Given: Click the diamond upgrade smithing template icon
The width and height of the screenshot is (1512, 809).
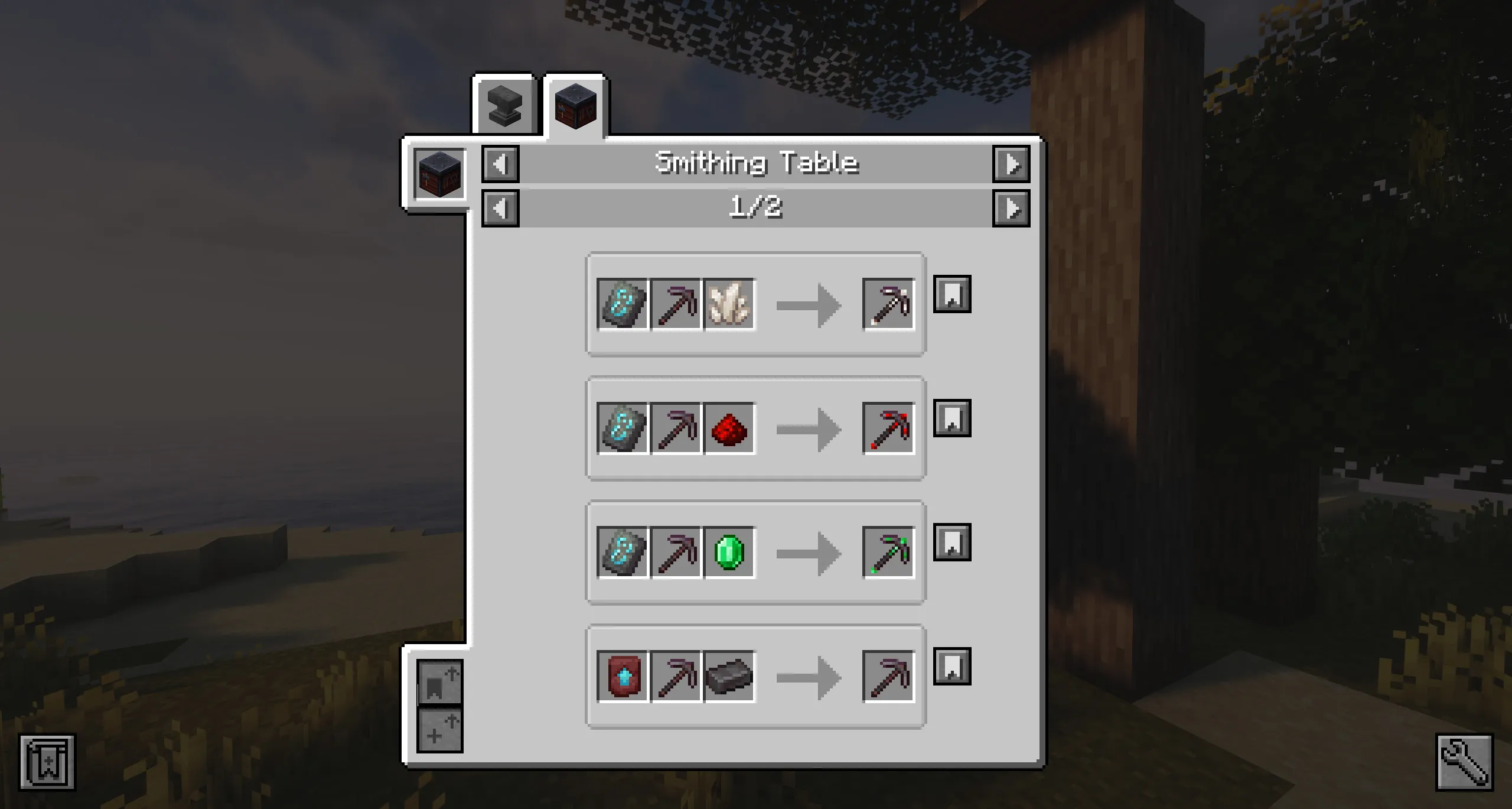Looking at the screenshot, I should [x=623, y=675].
